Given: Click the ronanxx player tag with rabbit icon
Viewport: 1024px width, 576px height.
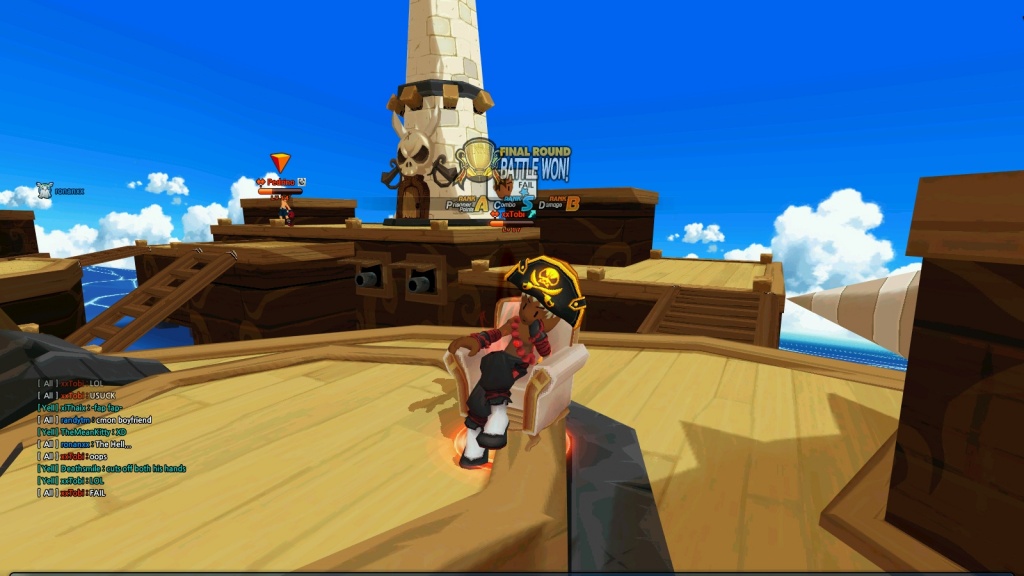Looking at the screenshot, I should pyautogui.click(x=60, y=190).
